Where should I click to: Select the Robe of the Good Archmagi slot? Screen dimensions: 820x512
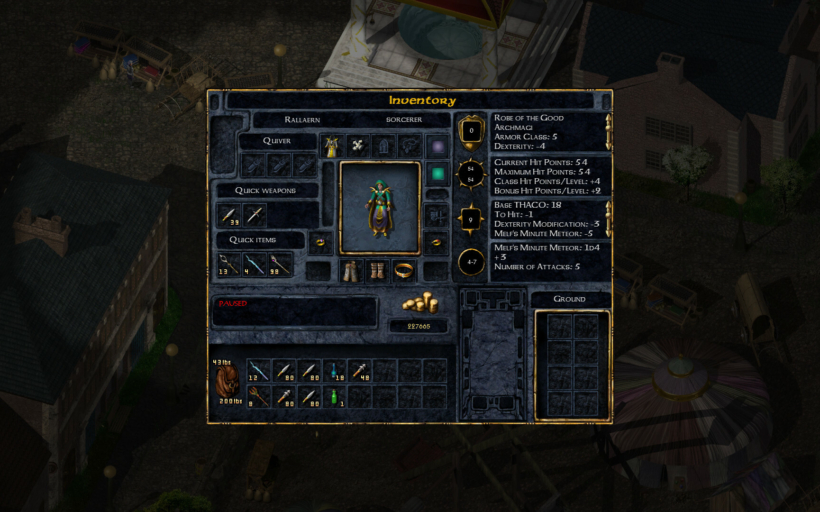tap(331, 146)
